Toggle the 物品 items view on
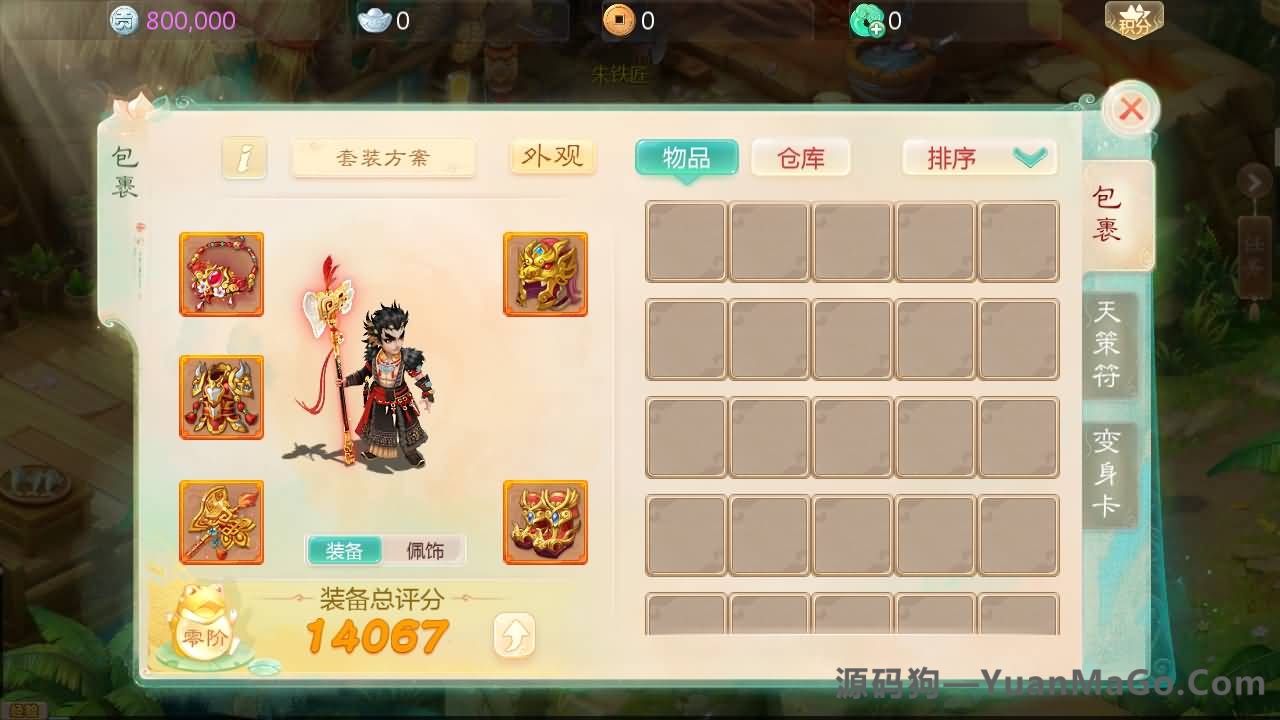The height and width of the screenshot is (720, 1280). (x=686, y=158)
